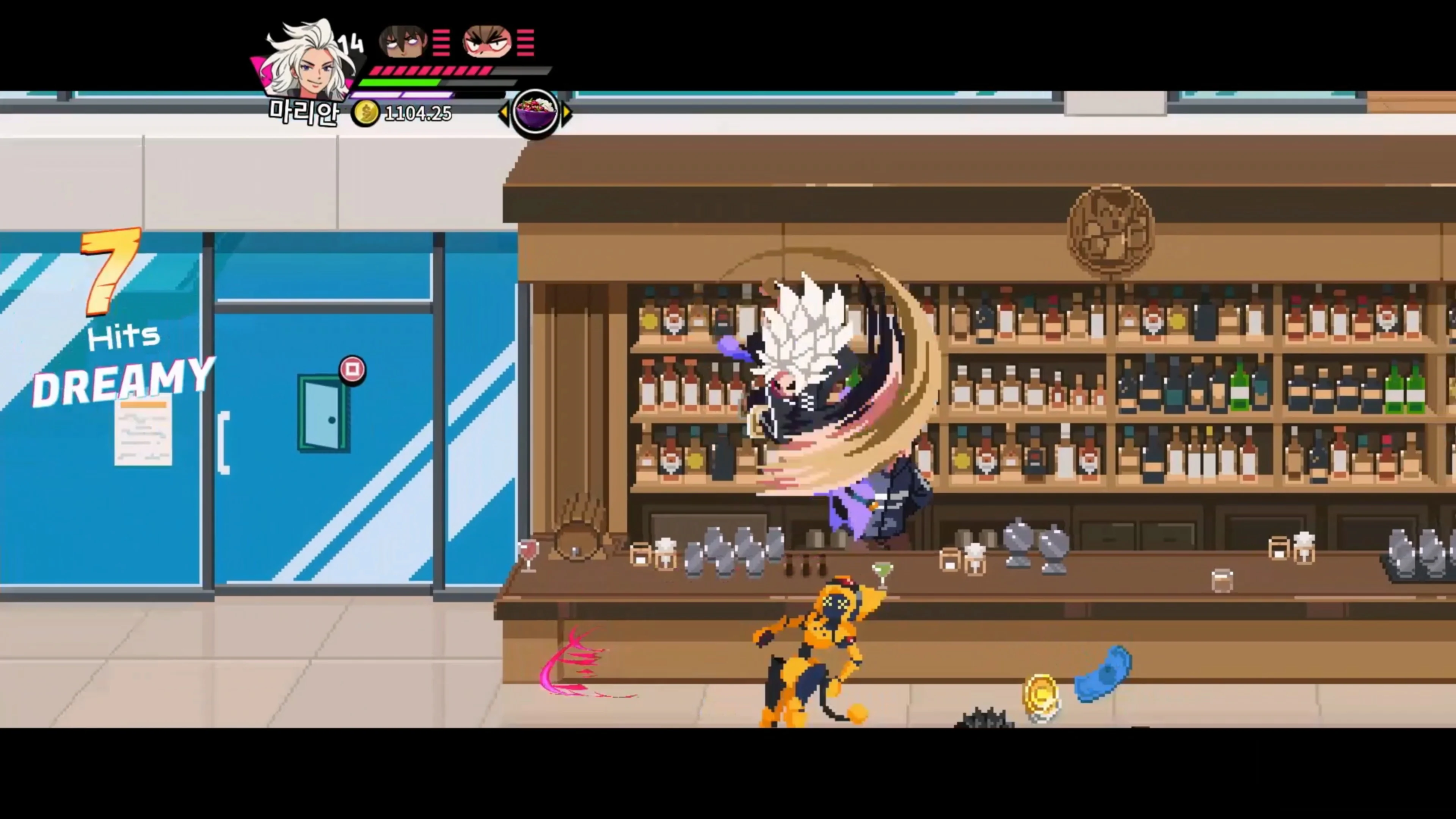The height and width of the screenshot is (819, 1456).
Task: Click the left arrow beside the food item slot
Action: 505,113
